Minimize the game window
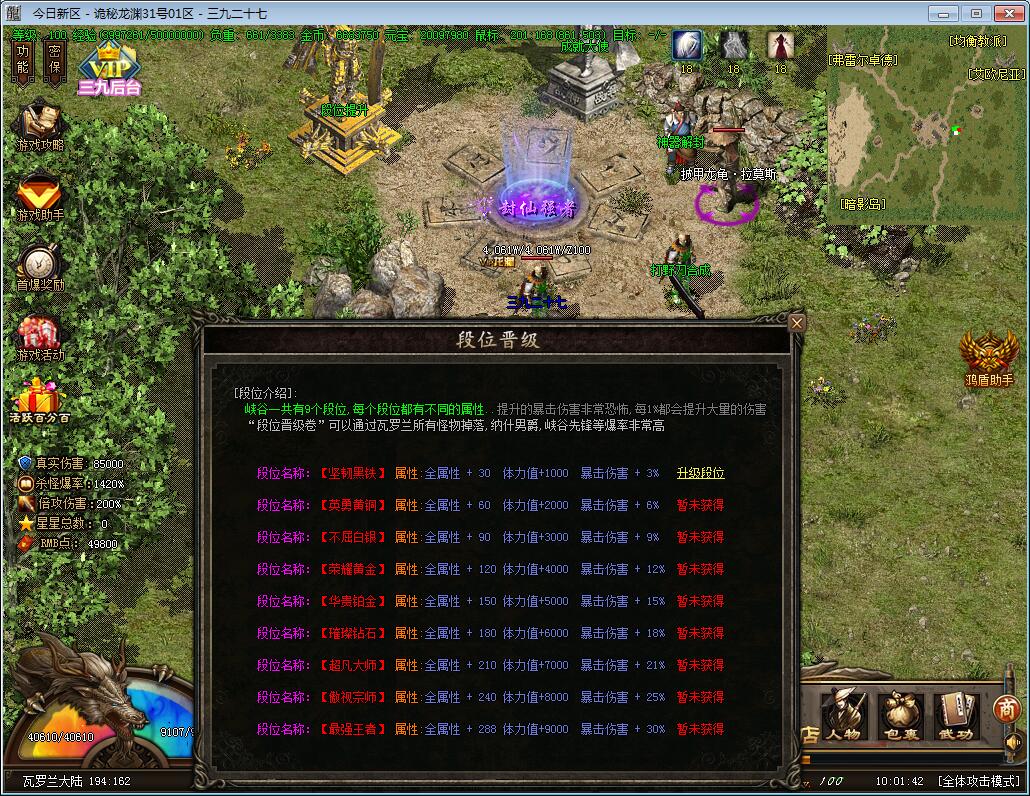 [x=944, y=13]
